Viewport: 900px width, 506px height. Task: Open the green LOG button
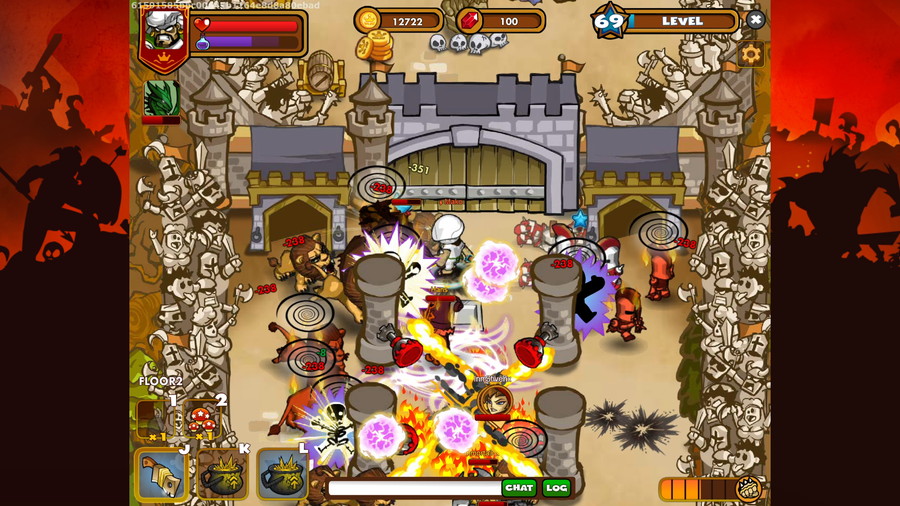(556, 488)
